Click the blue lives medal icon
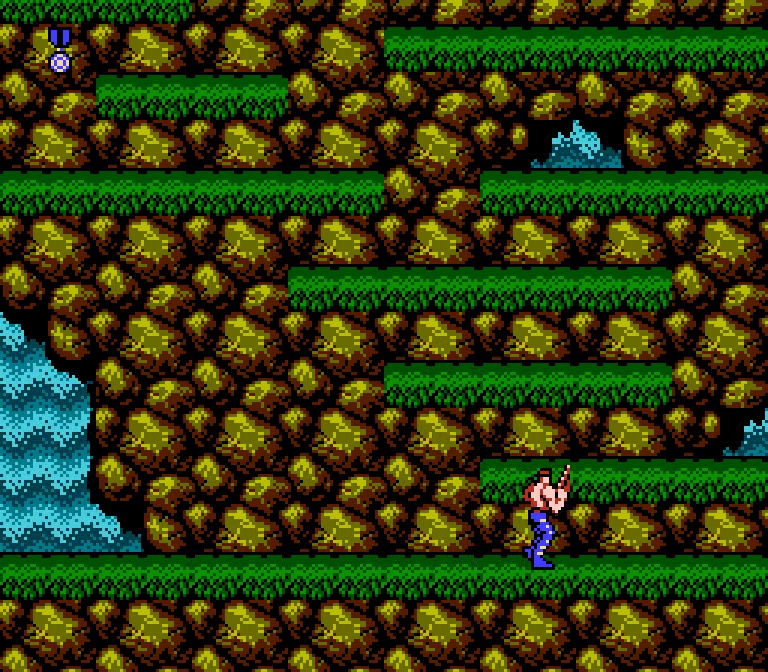 (x=60, y=50)
